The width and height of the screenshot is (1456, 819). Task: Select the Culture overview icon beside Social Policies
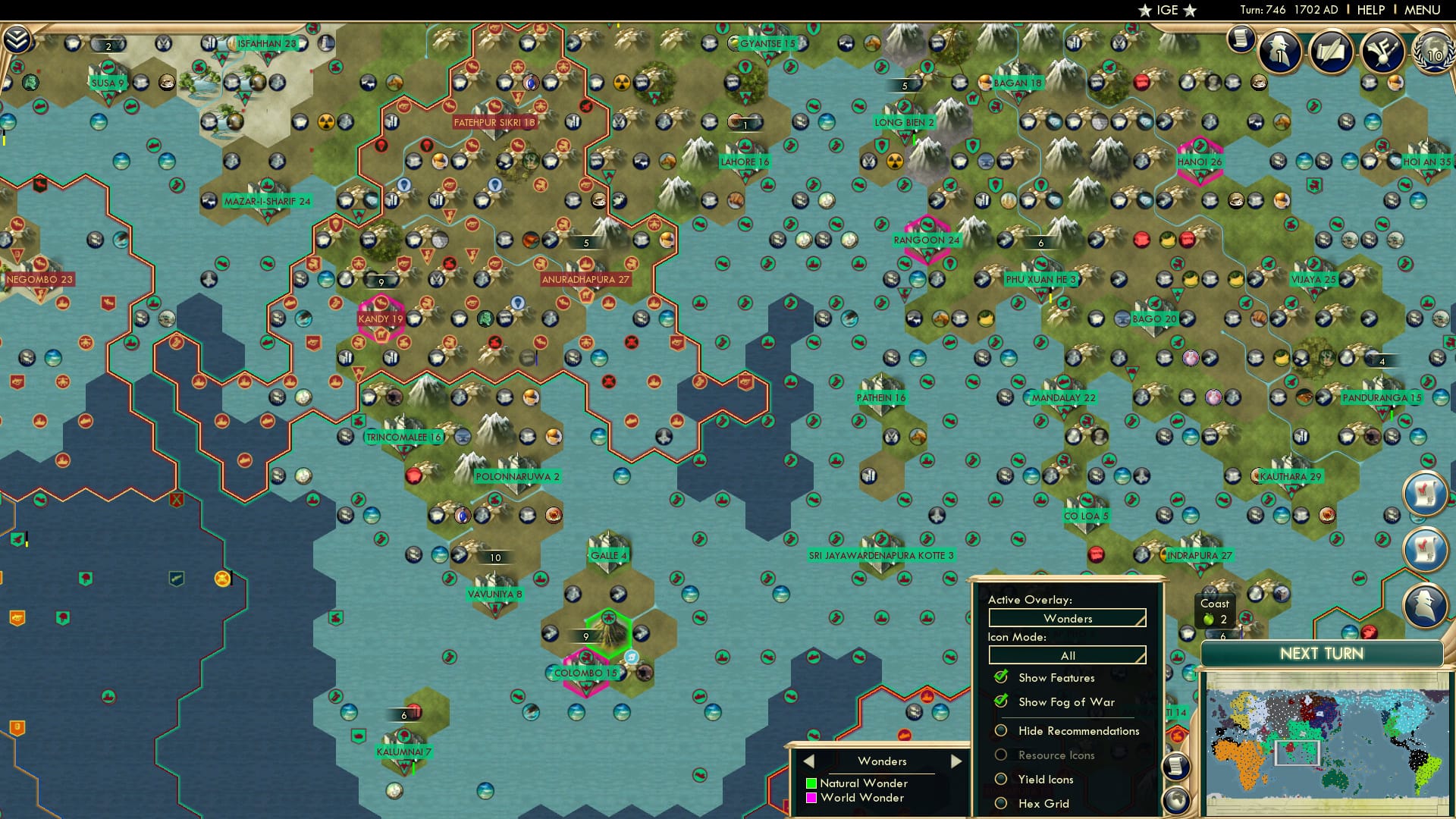tap(1383, 52)
